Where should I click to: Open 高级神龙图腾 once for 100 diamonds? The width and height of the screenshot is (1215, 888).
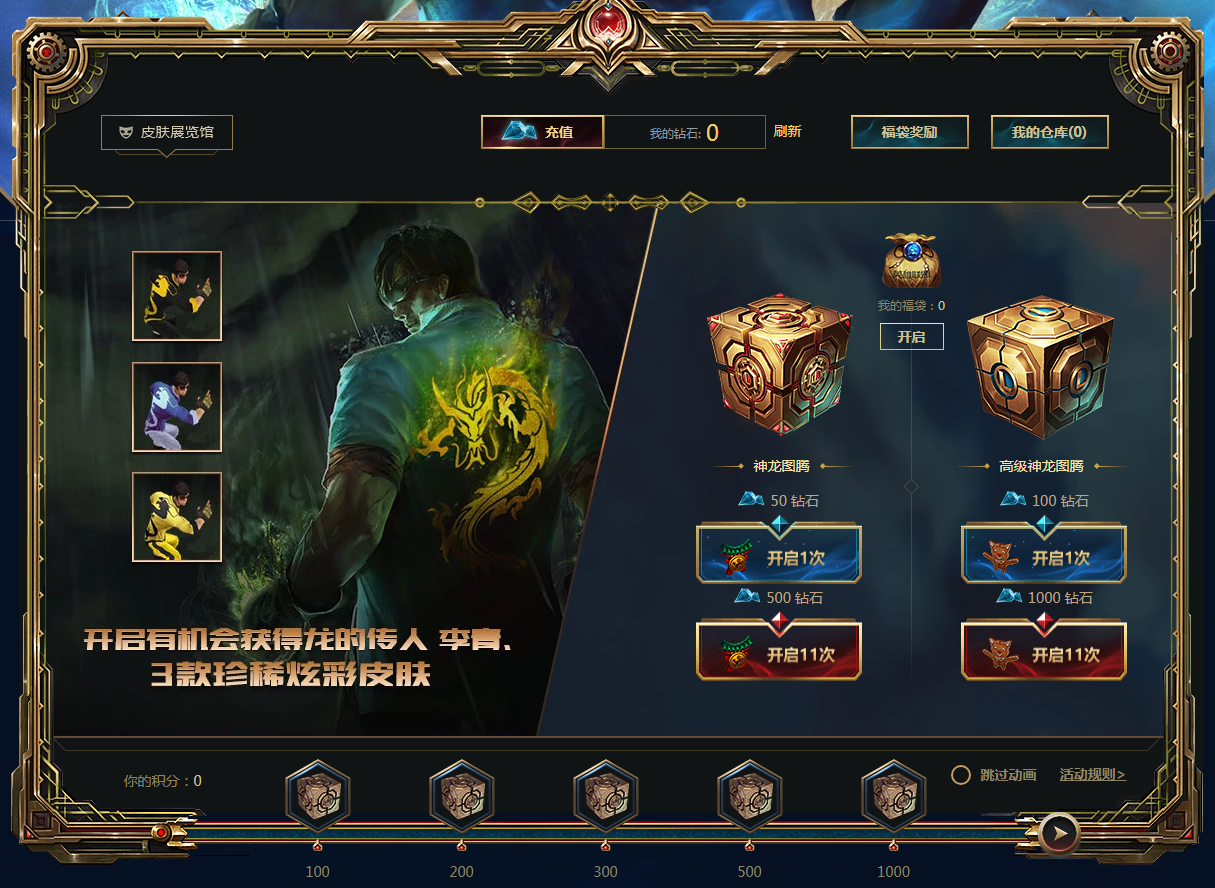1043,557
